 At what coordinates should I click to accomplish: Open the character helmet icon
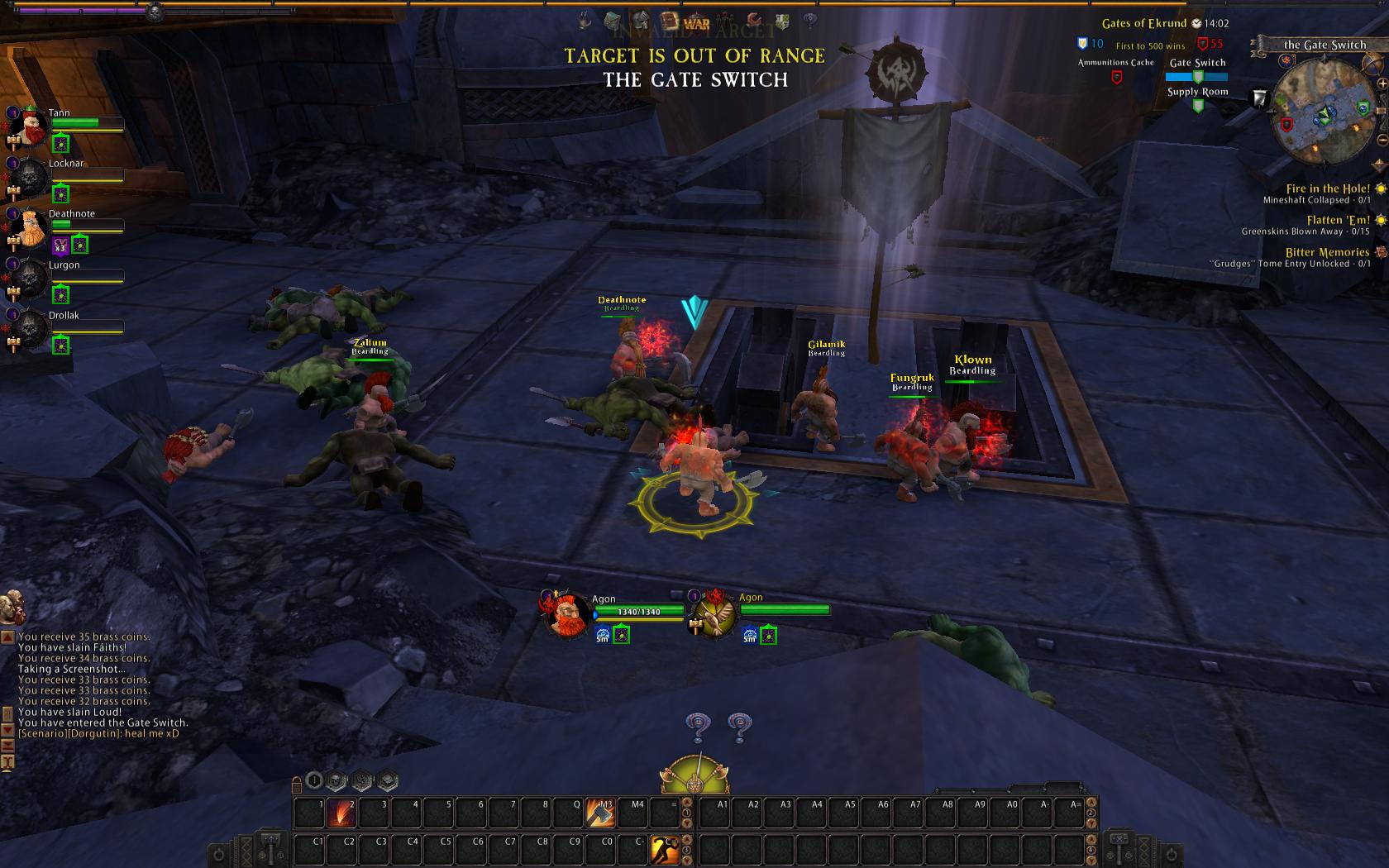pos(641,21)
